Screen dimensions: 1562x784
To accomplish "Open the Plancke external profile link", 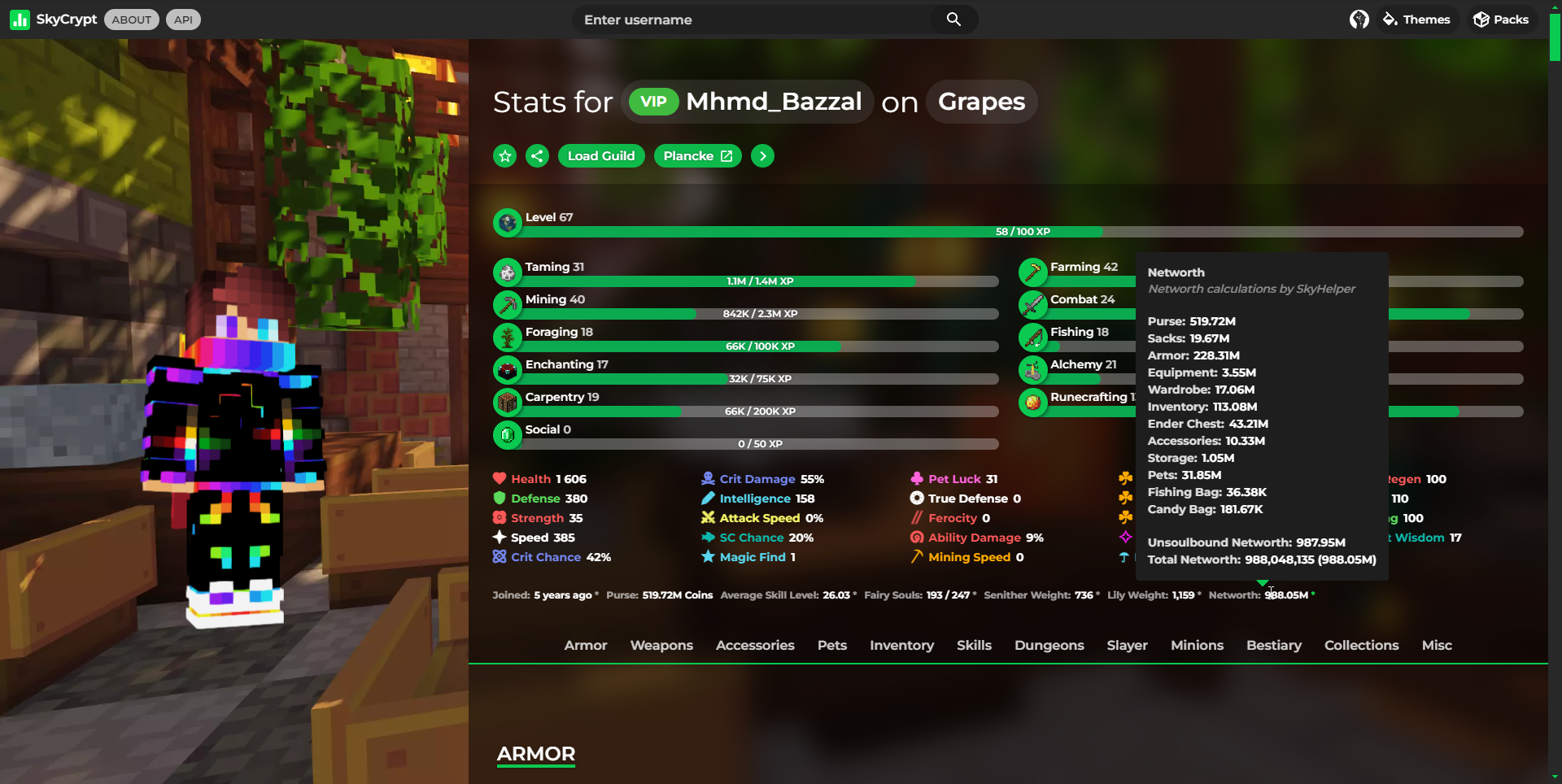I will [696, 155].
